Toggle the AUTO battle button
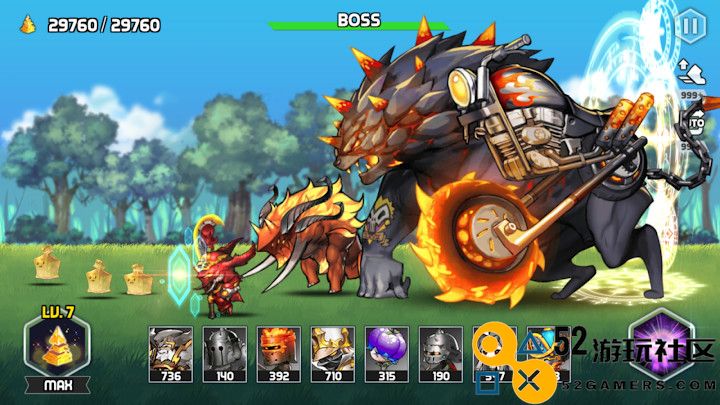The image size is (720, 405). click(693, 124)
